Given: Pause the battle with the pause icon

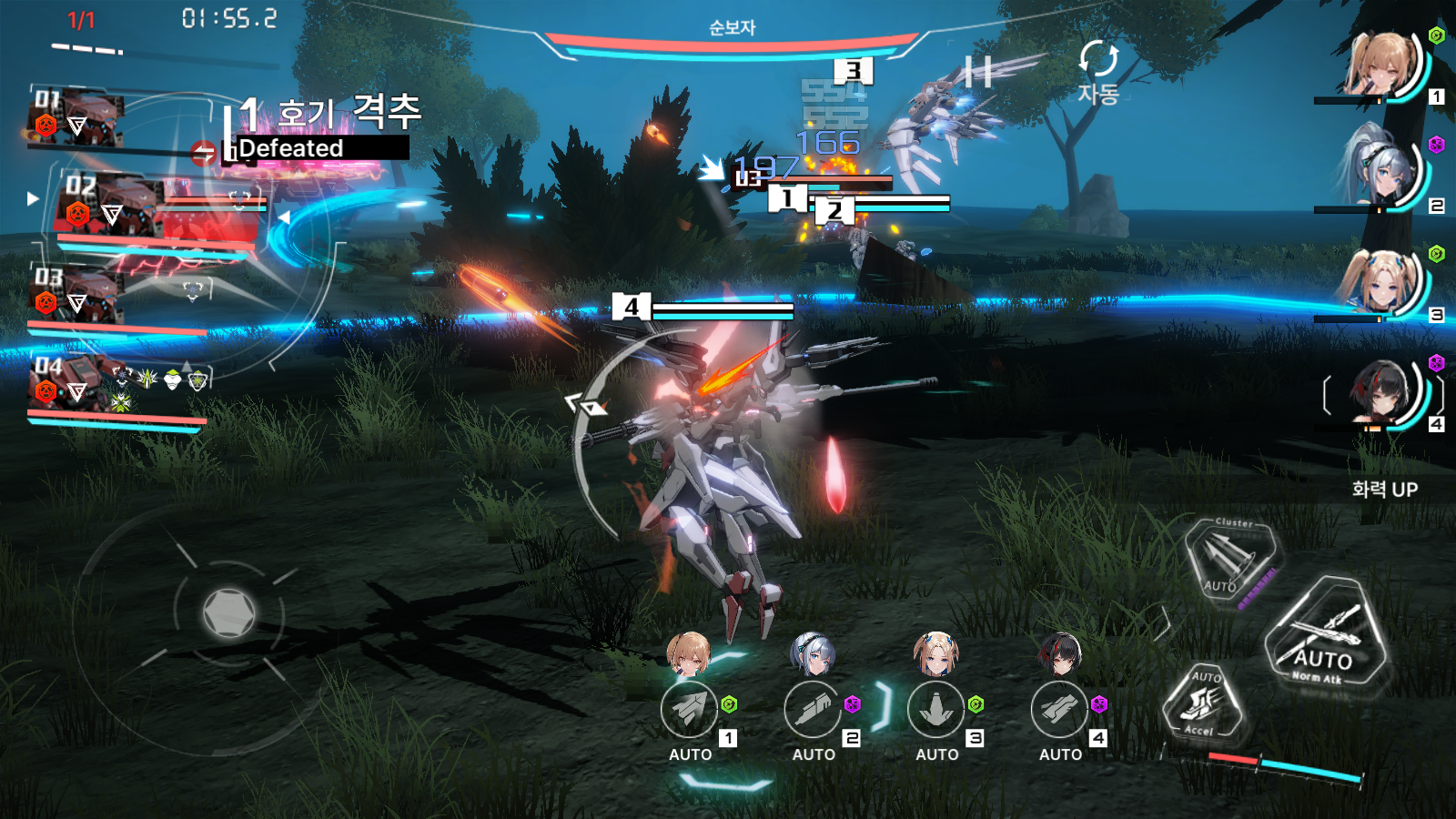Looking at the screenshot, I should pos(978,71).
